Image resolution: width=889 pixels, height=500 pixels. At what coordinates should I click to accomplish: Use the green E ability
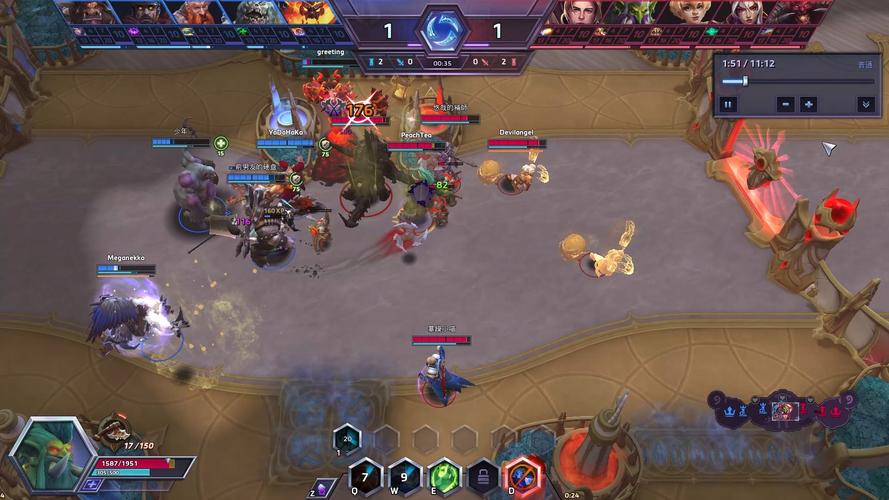point(444,475)
